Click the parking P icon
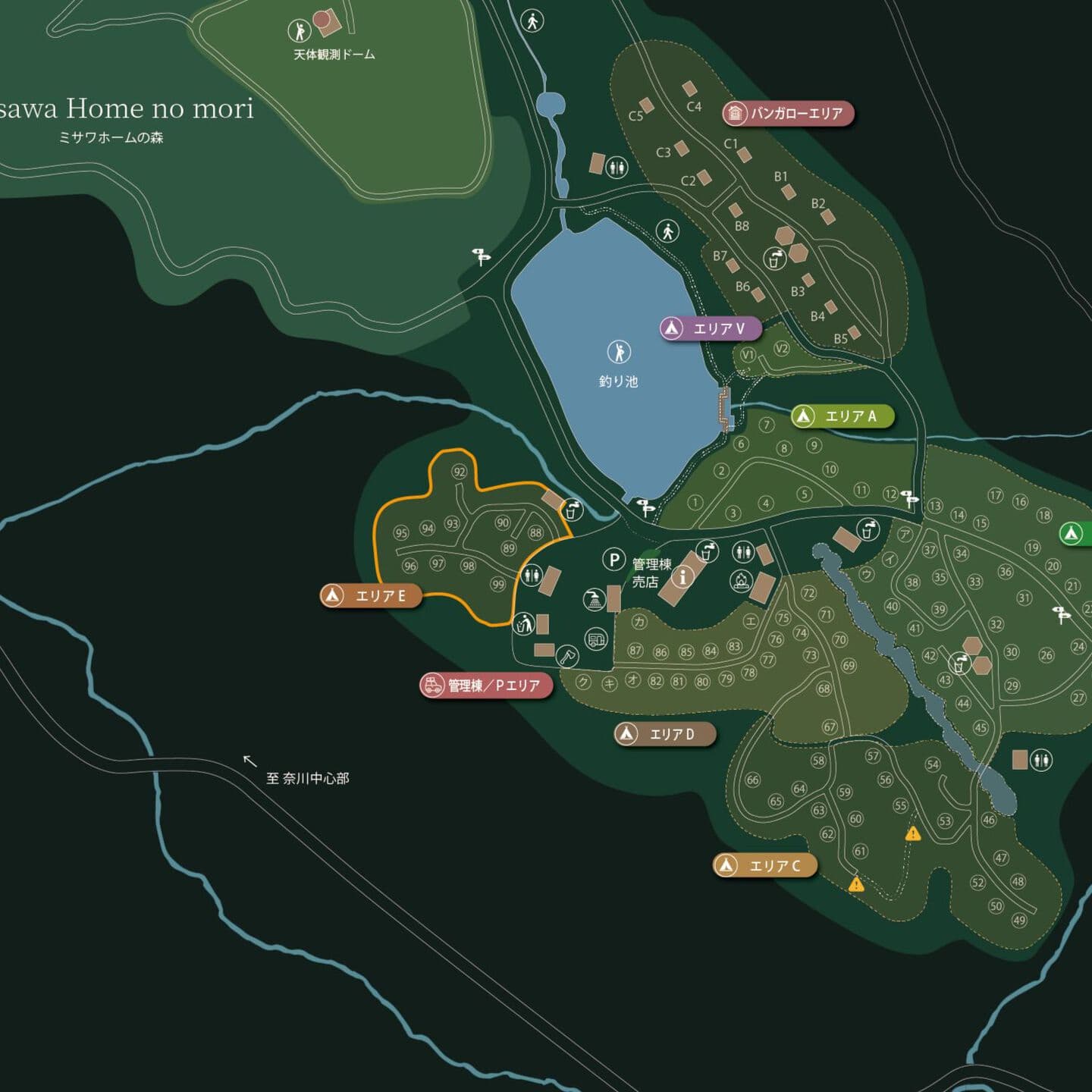This screenshot has width=1092, height=1092. (613, 560)
